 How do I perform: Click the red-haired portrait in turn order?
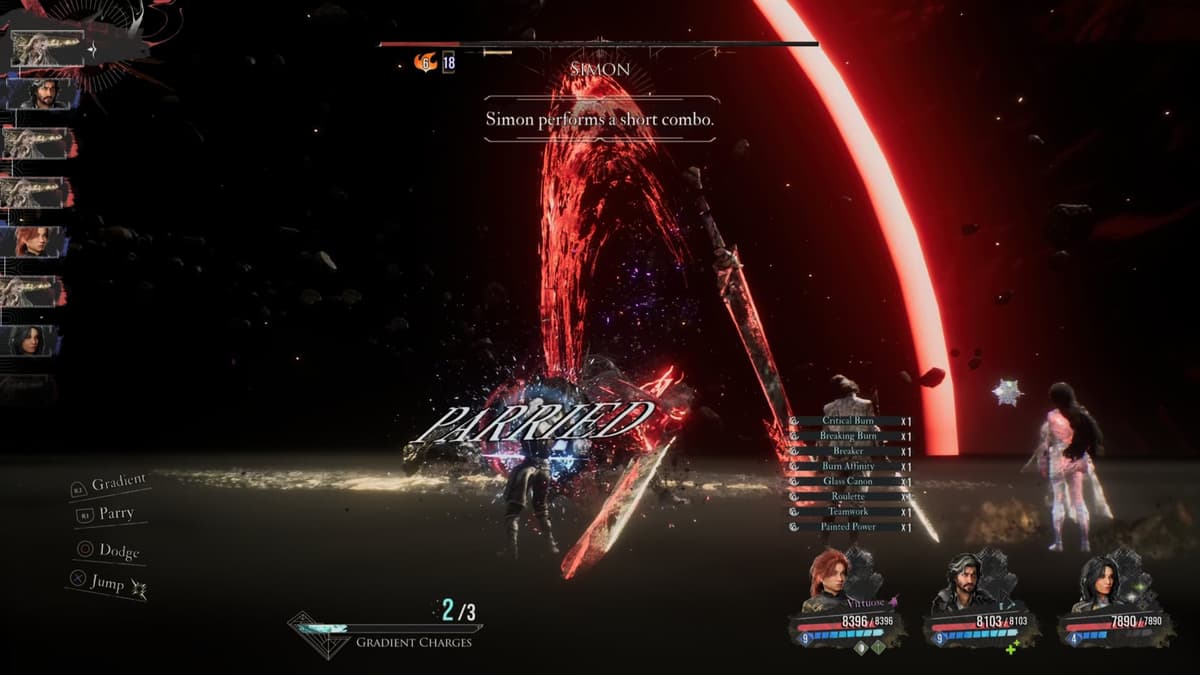click(x=36, y=242)
